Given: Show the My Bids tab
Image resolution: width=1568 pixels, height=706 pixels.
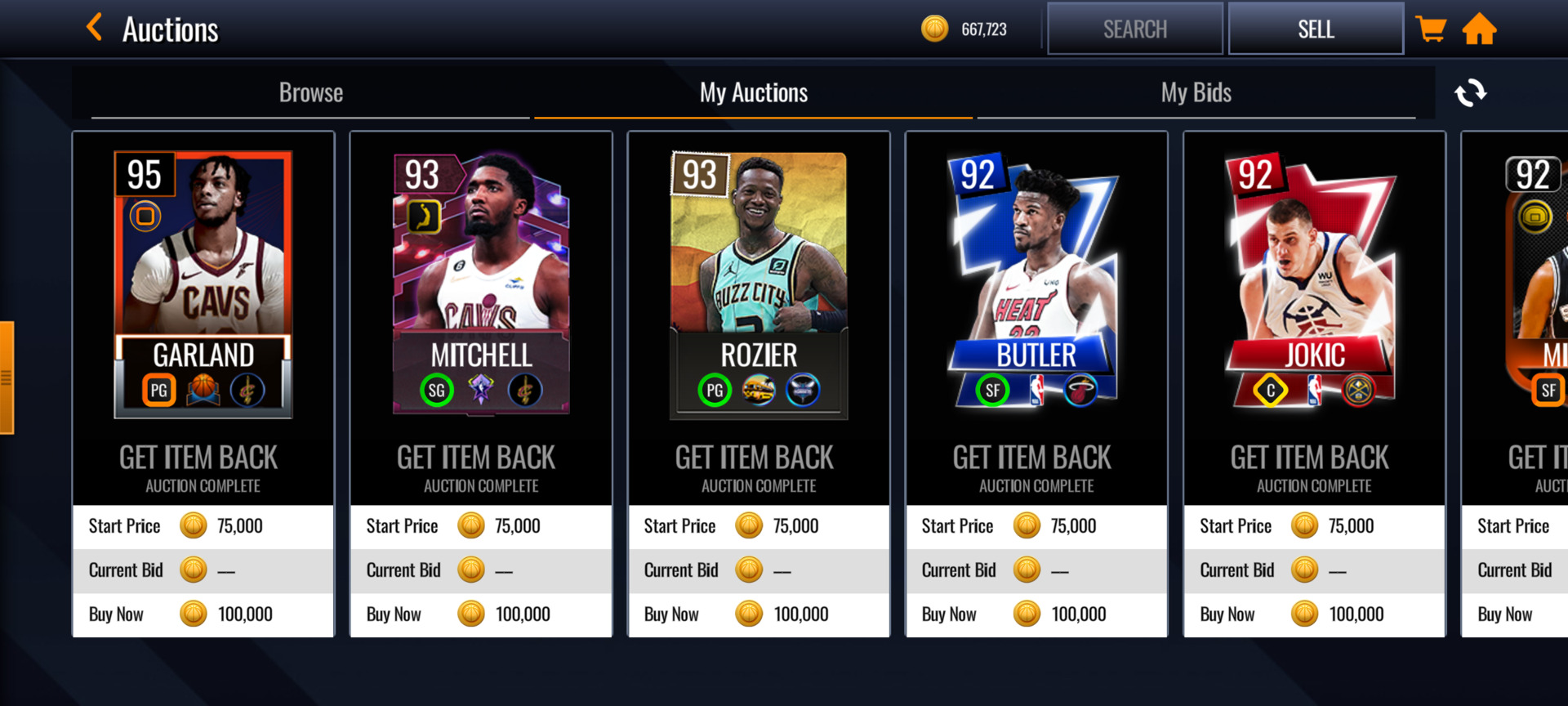Looking at the screenshot, I should click(1196, 93).
